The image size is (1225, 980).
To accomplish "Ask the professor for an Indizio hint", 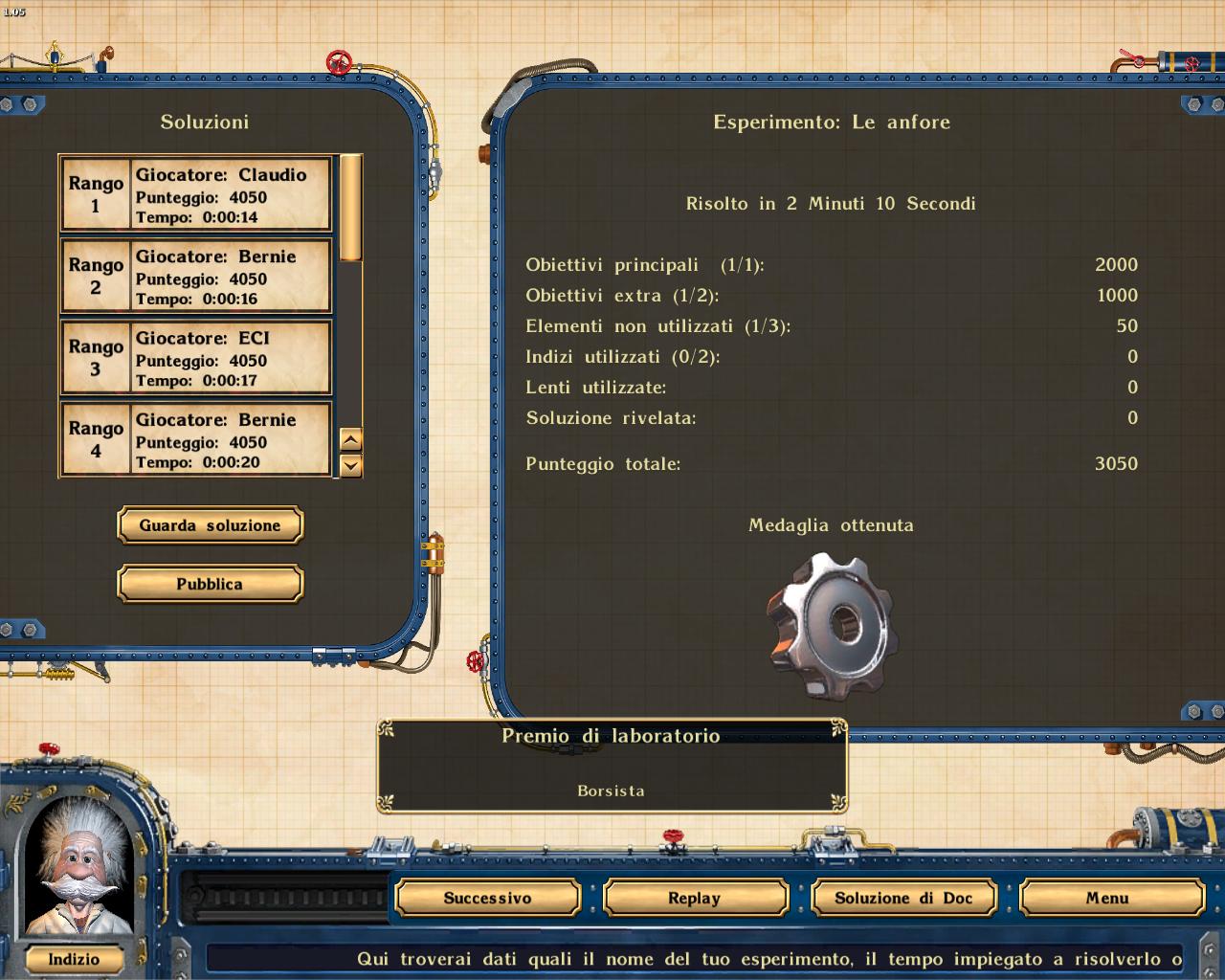I will tap(74, 959).
